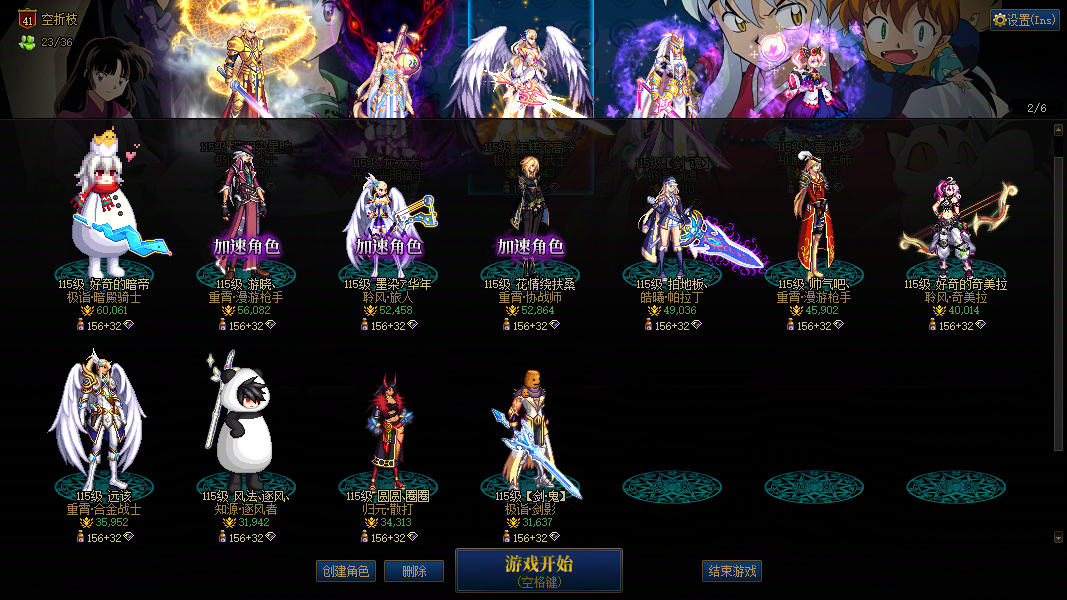Click the character list scrollbar up arrow
Screen dimensions: 1067x600
pos(1059,129)
